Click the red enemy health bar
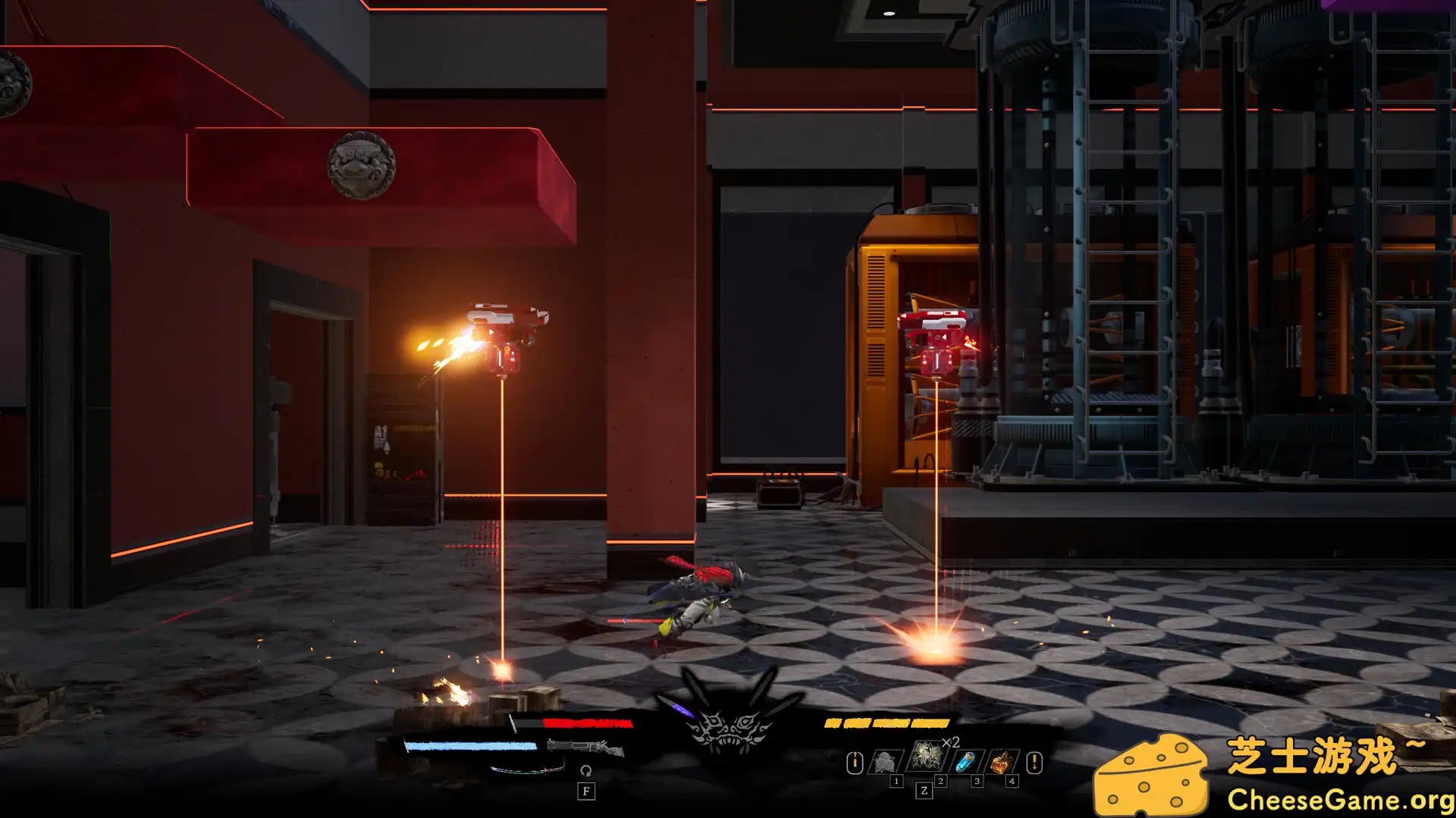 click(x=588, y=723)
